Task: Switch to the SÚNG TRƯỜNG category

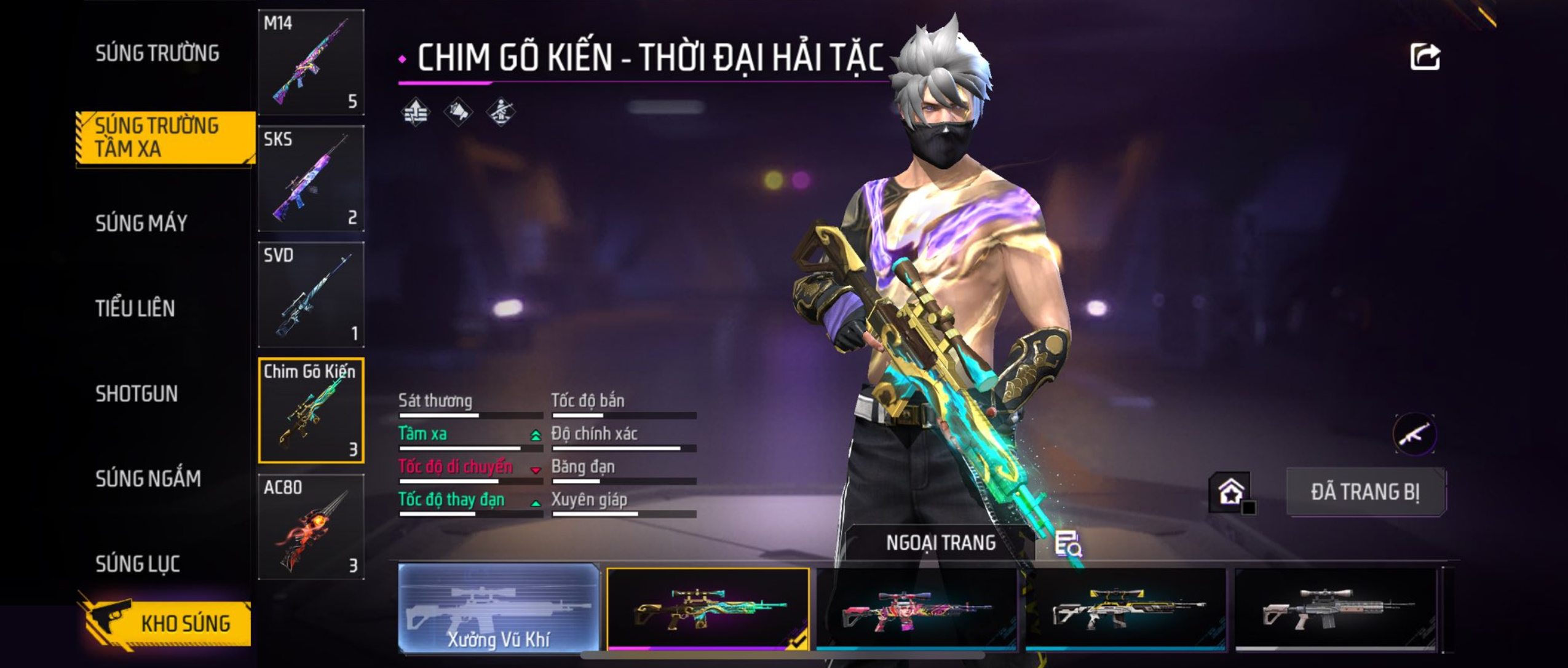Action: click(157, 53)
